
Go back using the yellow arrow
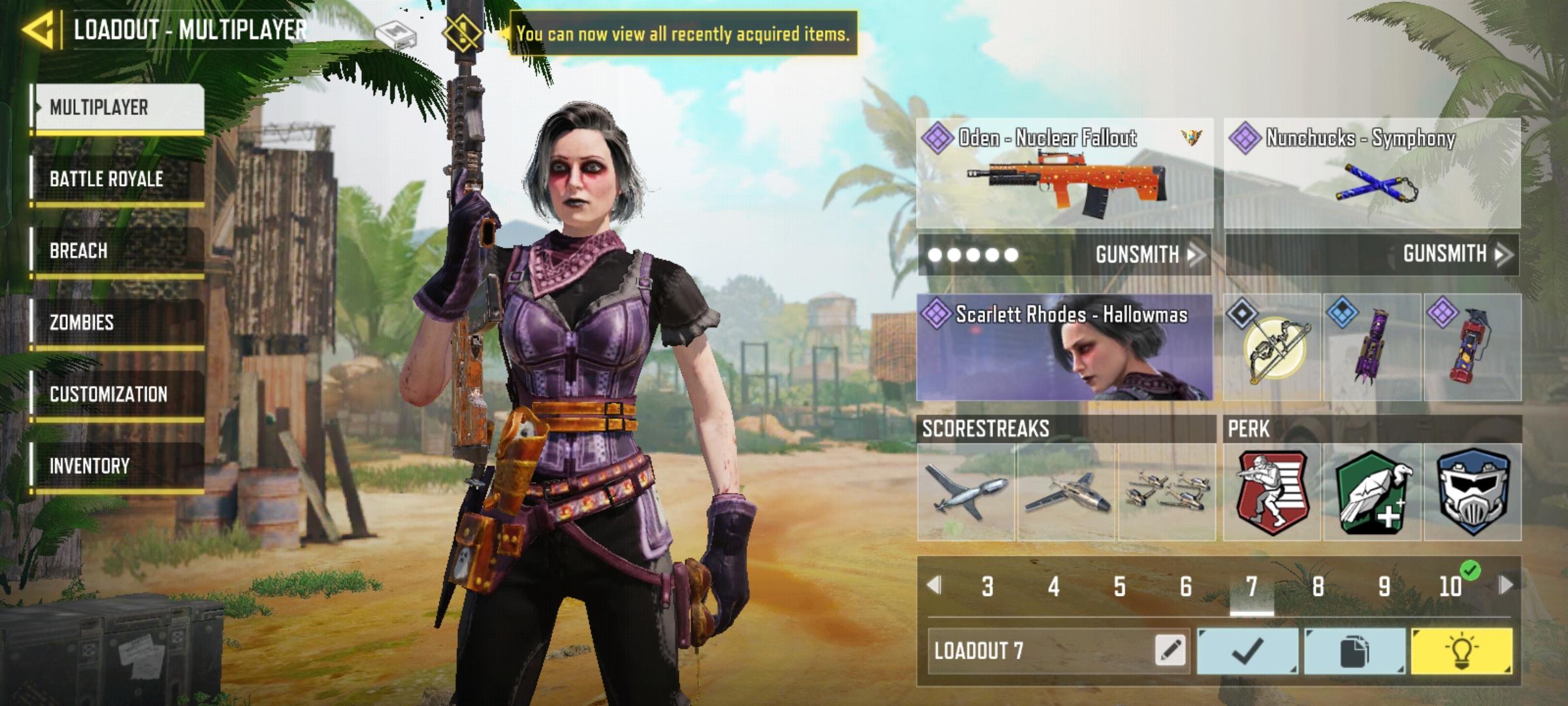tap(38, 30)
